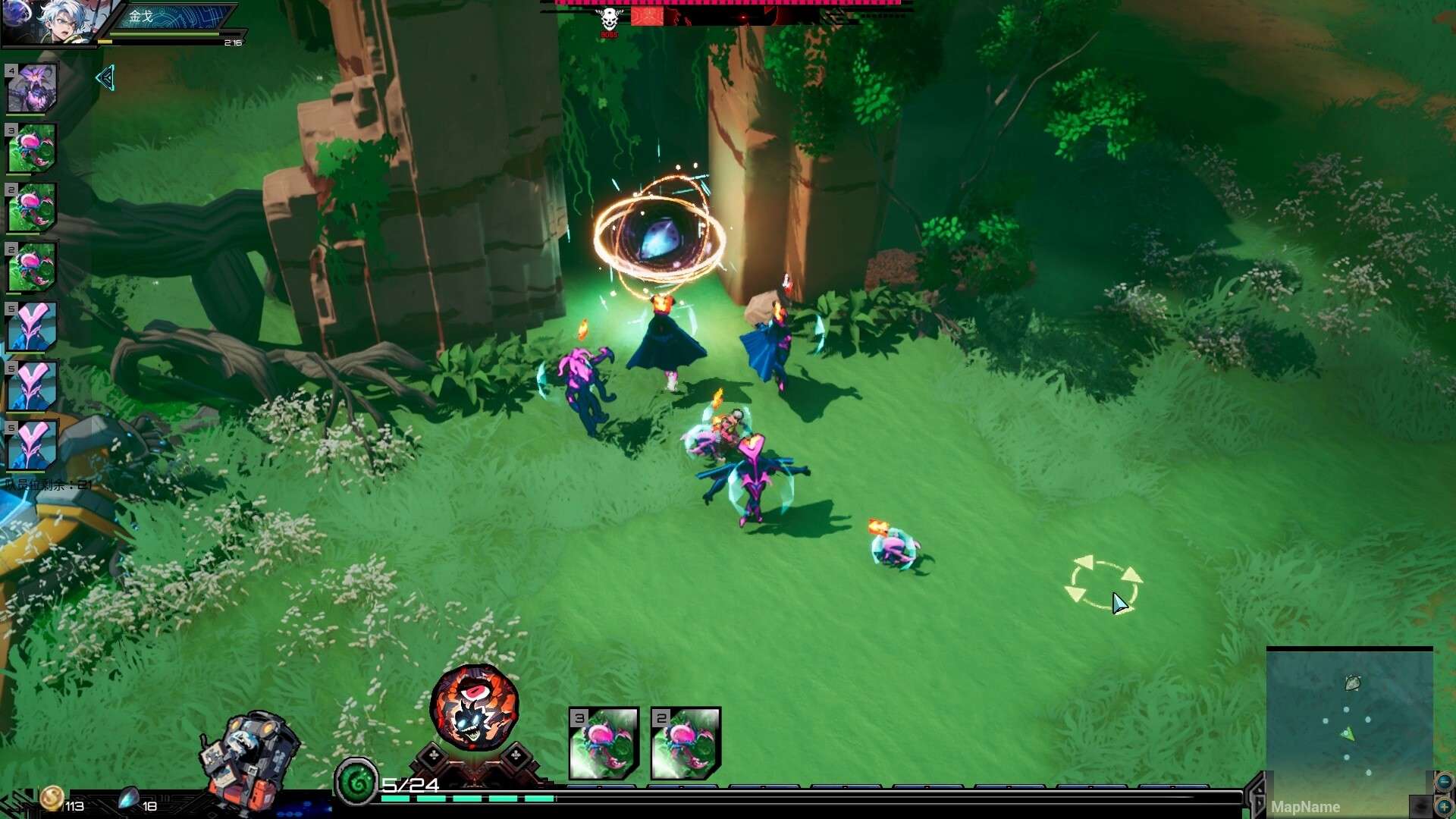The height and width of the screenshot is (819, 1456).
Task: Choose the level-3 pink plant portrait in the squad list
Action: pyautogui.click(x=32, y=149)
